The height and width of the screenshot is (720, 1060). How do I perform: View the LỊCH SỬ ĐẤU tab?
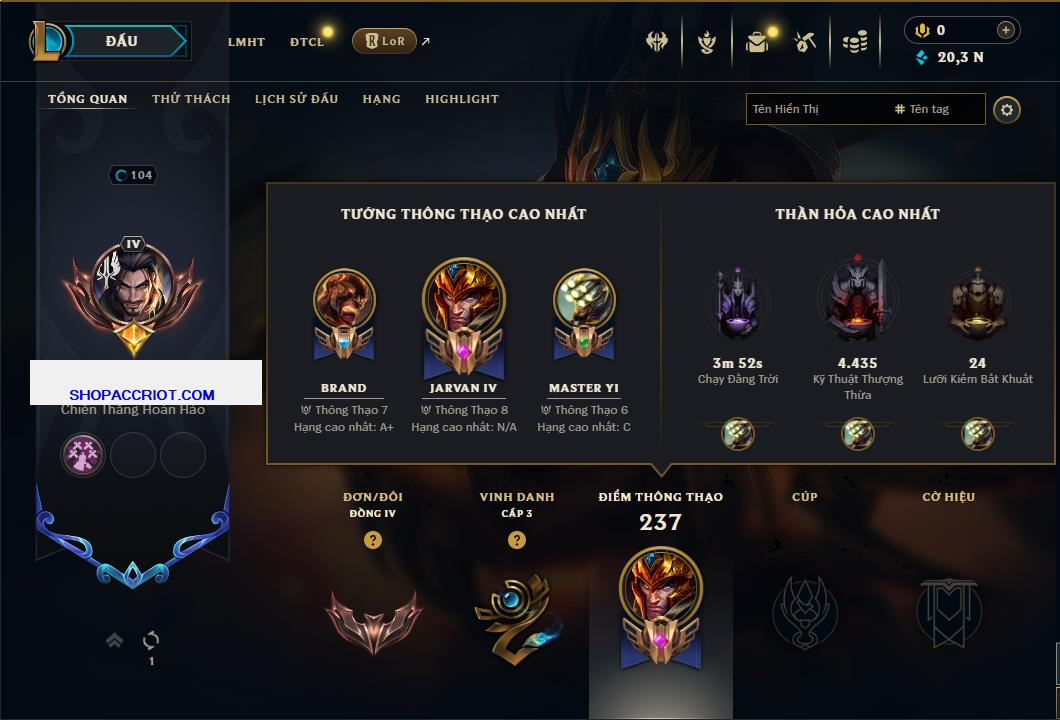point(296,99)
